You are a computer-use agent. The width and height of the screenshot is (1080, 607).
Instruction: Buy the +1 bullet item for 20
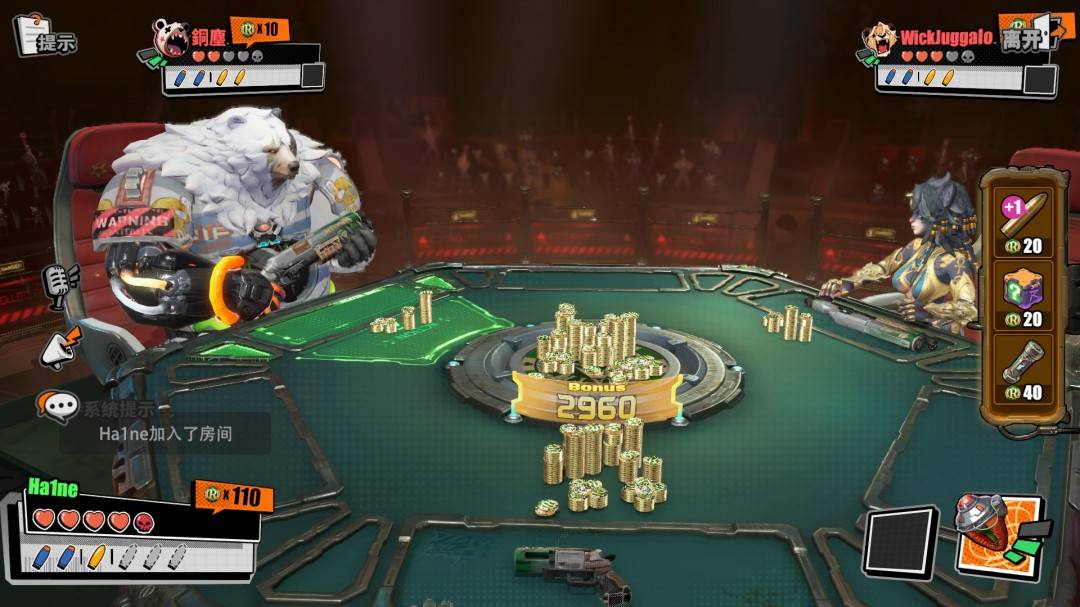[x=1022, y=222]
